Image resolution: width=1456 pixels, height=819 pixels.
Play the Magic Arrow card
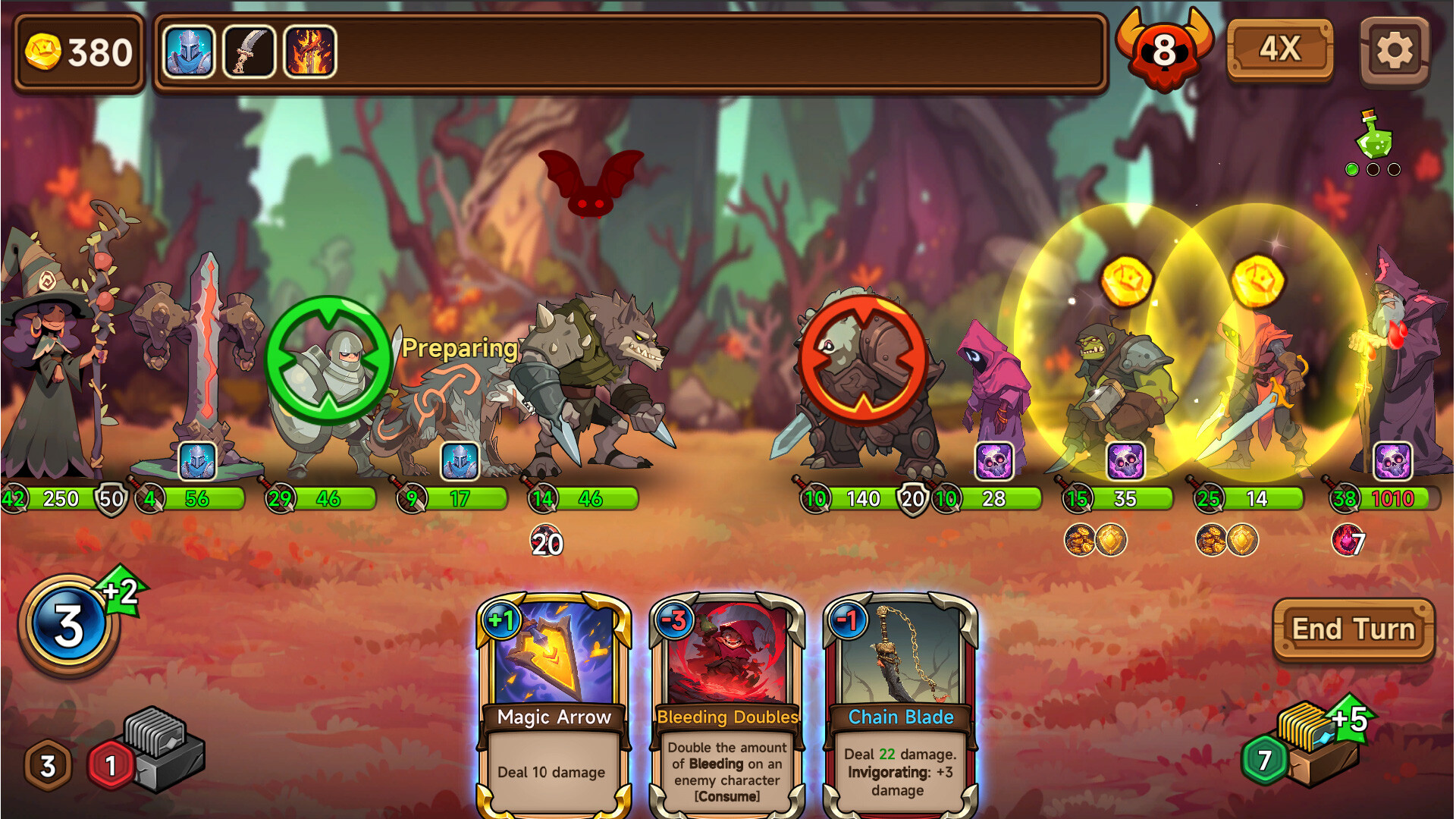click(x=554, y=698)
